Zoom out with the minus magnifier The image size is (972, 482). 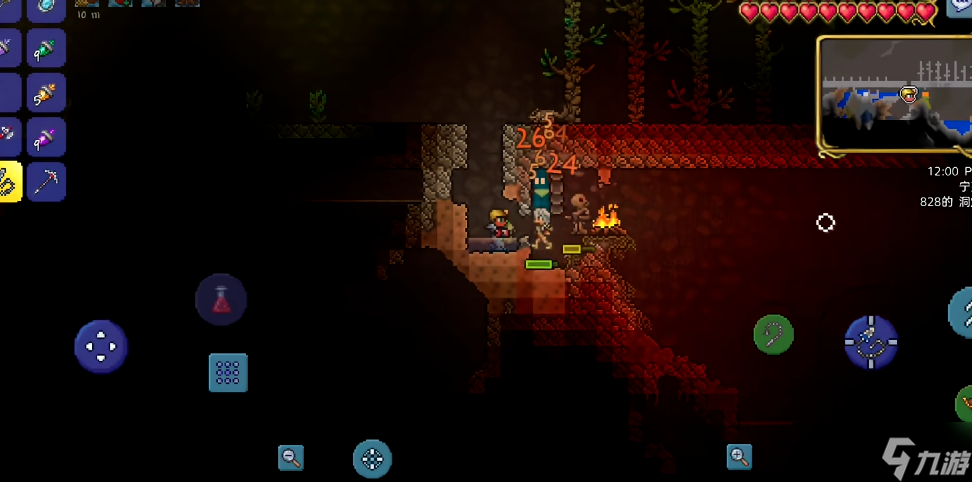click(291, 458)
